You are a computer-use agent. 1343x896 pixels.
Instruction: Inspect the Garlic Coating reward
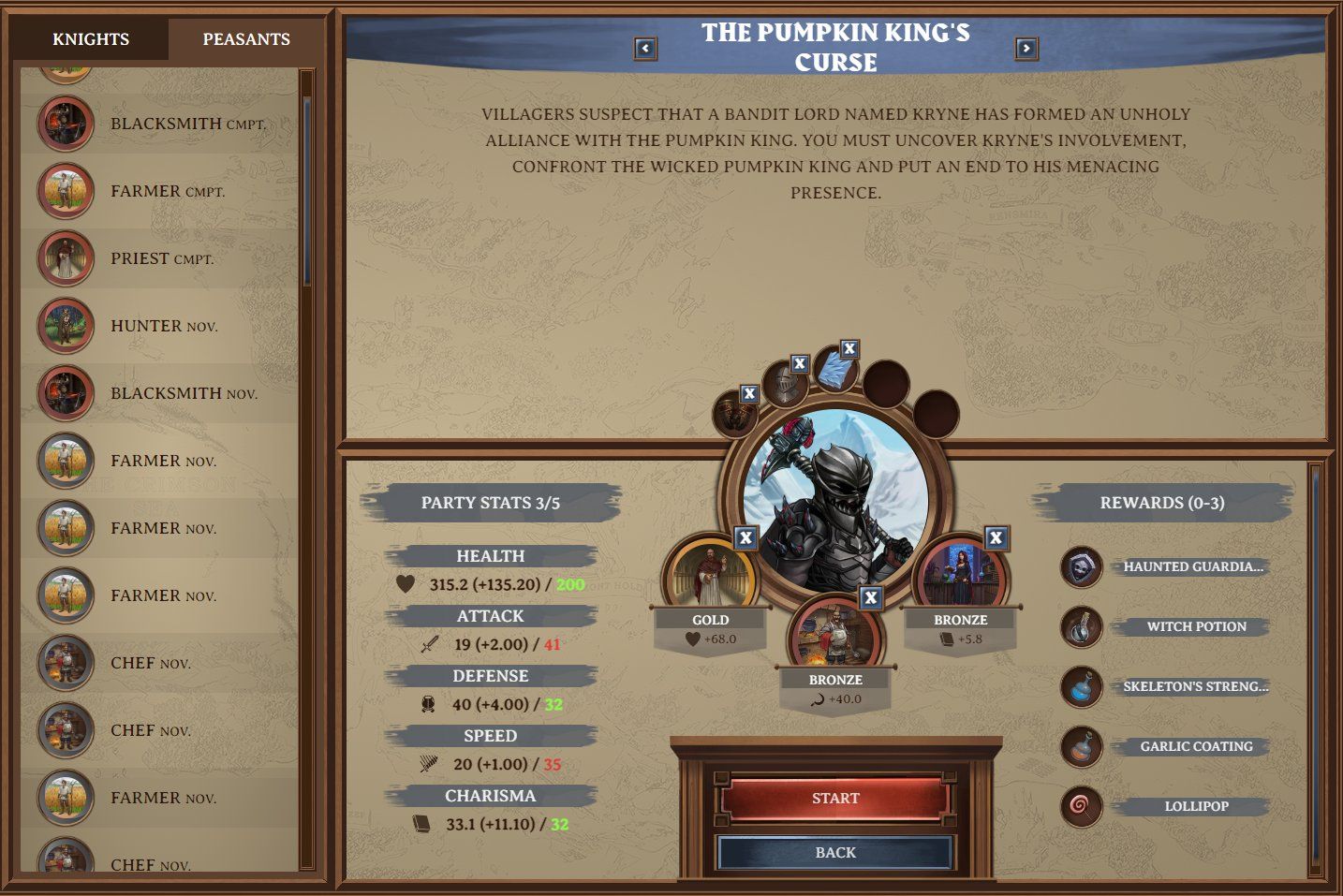[x=1196, y=746]
